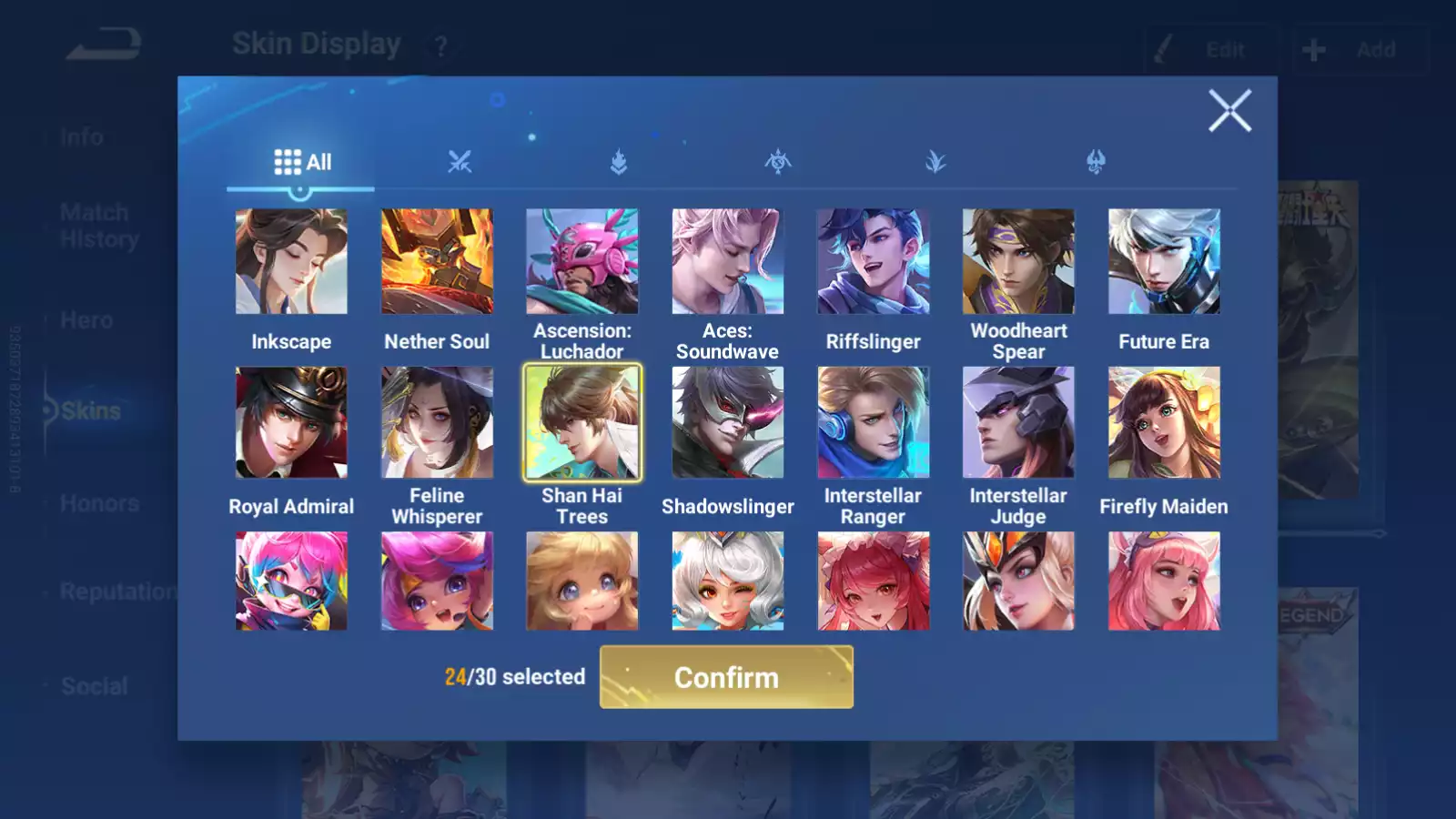Pick the Interstellar Ranger skin
This screenshot has height=819, width=1456.
(x=873, y=422)
